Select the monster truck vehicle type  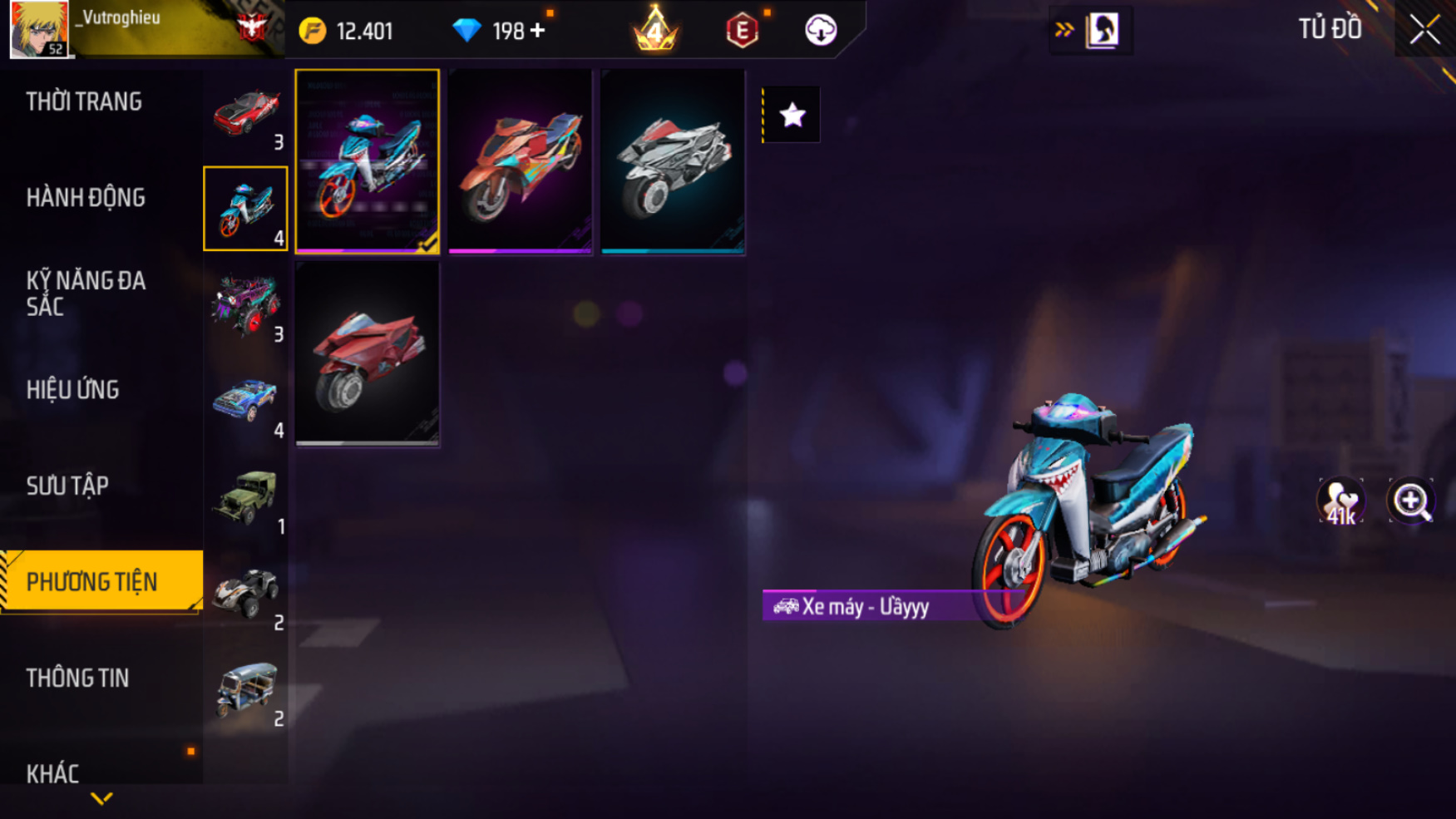pos(245,305)
